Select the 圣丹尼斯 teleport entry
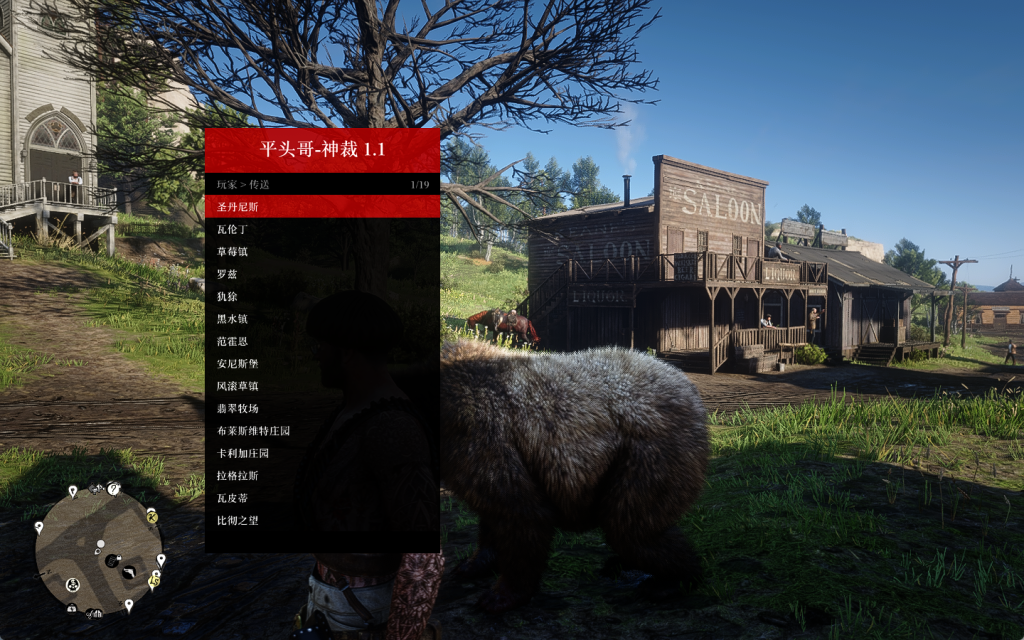Screen dimensions: 1024x640 tap(322, 207)
